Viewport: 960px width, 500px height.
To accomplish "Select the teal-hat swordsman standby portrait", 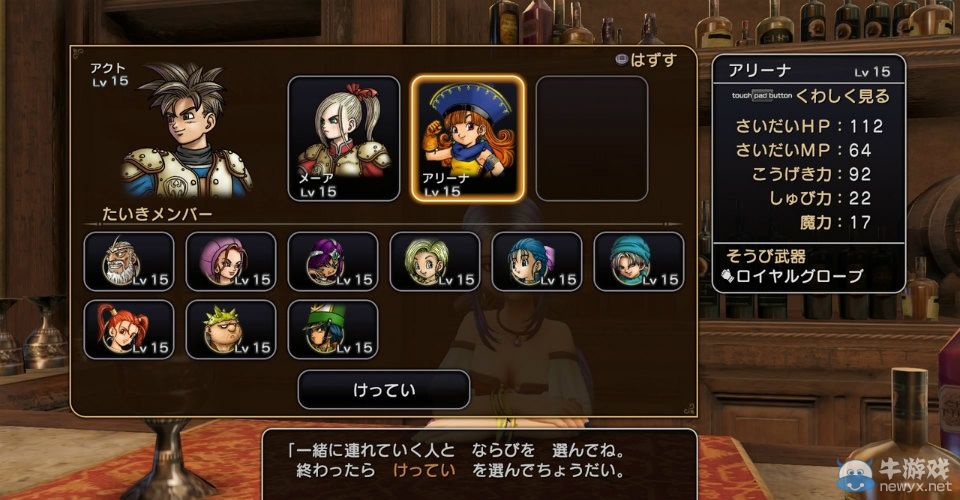I will (639, 262).
